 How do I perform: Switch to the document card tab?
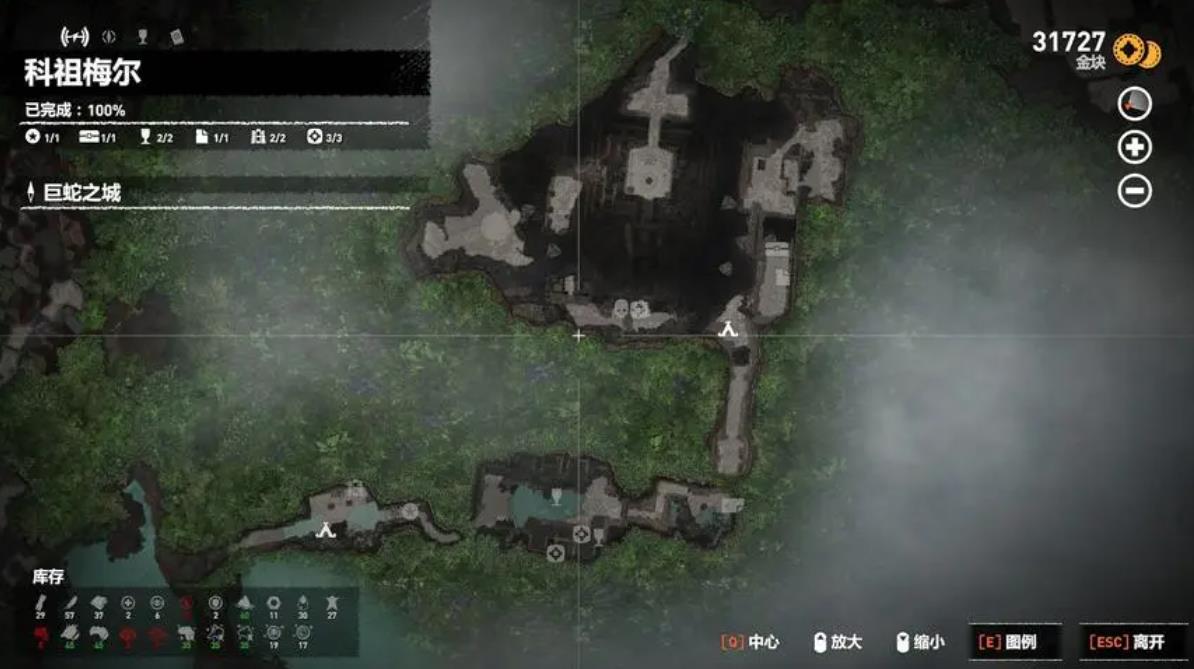point(176,37)
